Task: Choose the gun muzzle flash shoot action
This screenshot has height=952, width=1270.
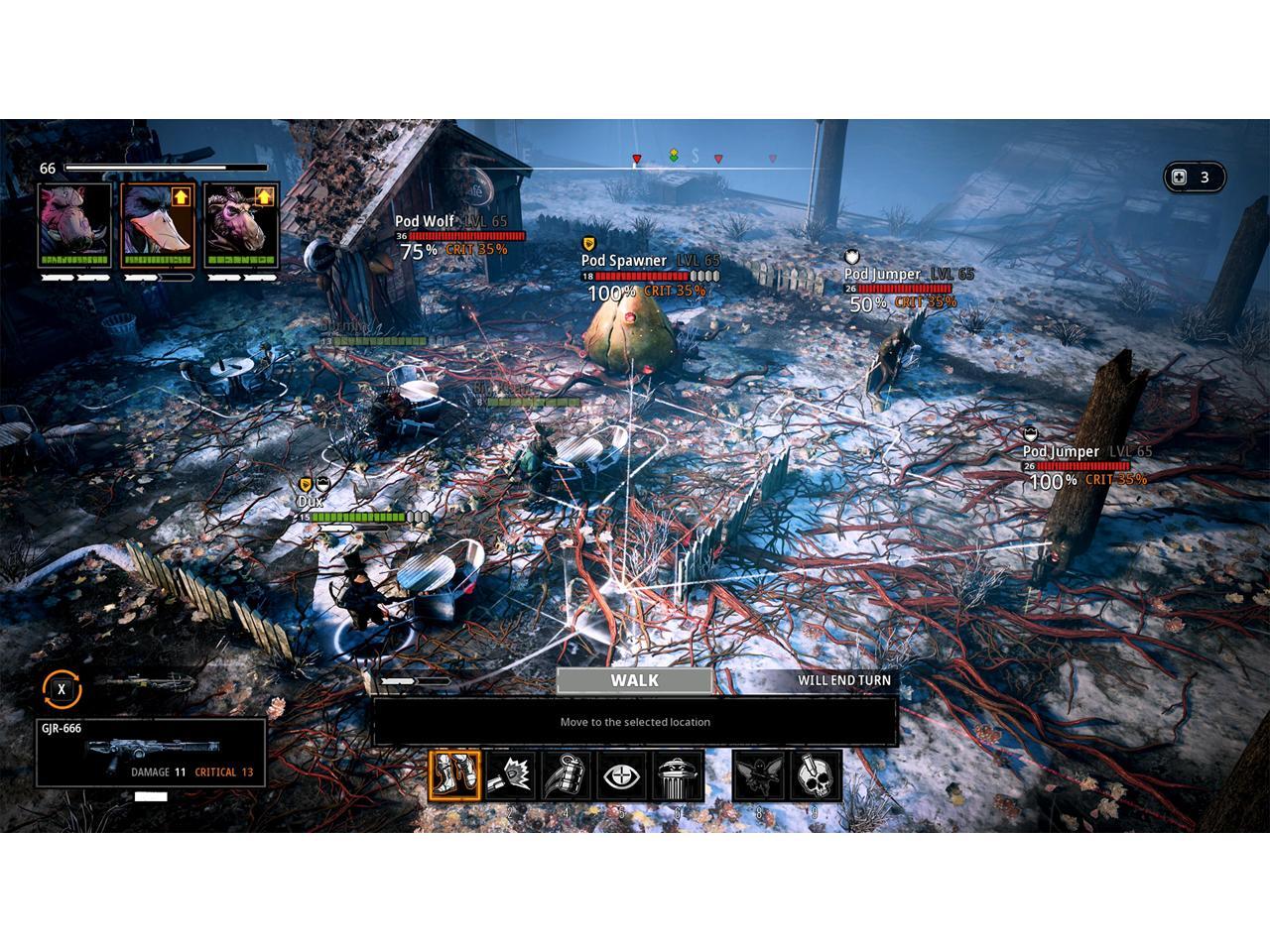Action: pyautogui.click(x=511, y=775)
